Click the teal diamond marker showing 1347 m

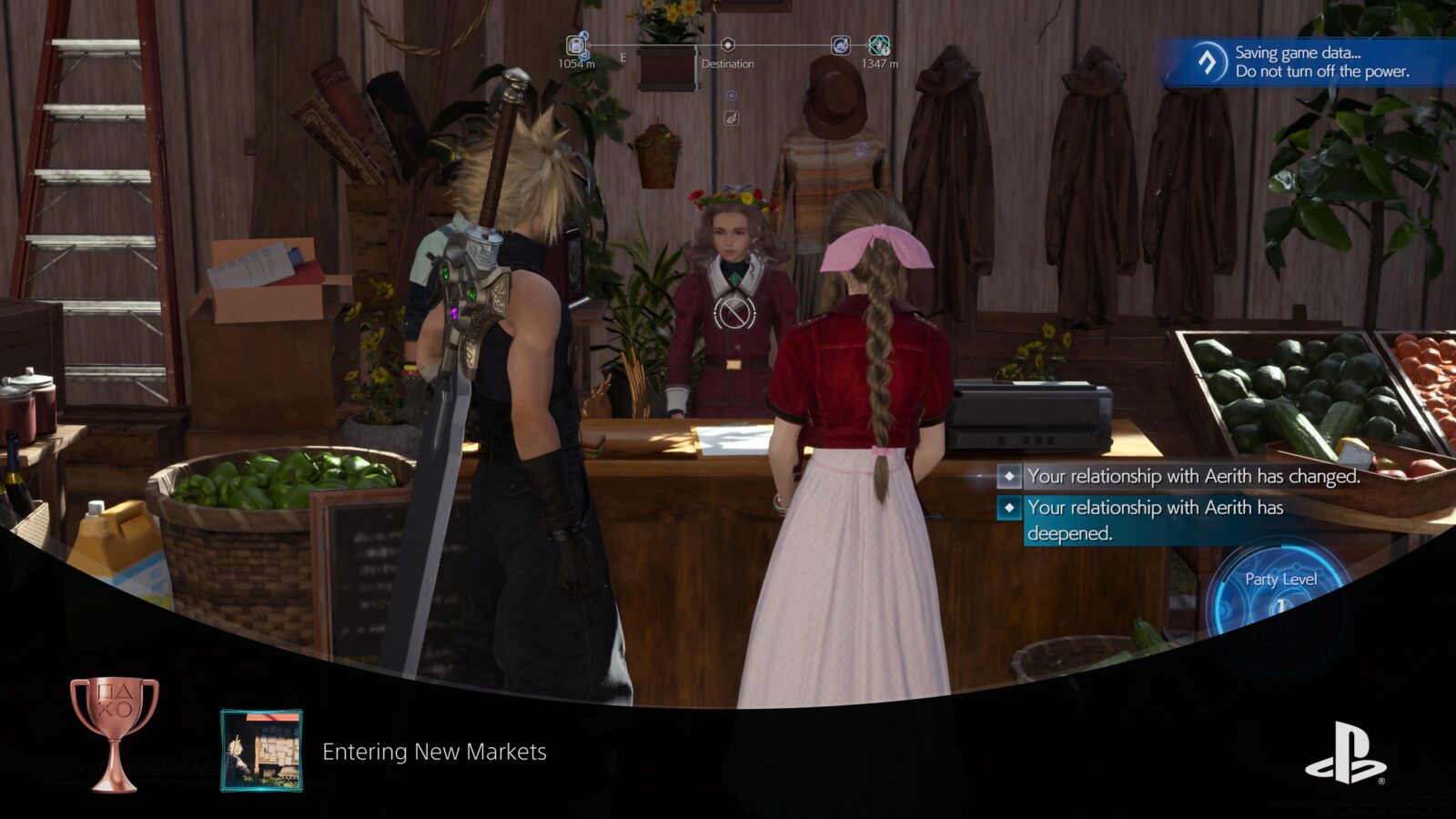[x=879, y=45]
